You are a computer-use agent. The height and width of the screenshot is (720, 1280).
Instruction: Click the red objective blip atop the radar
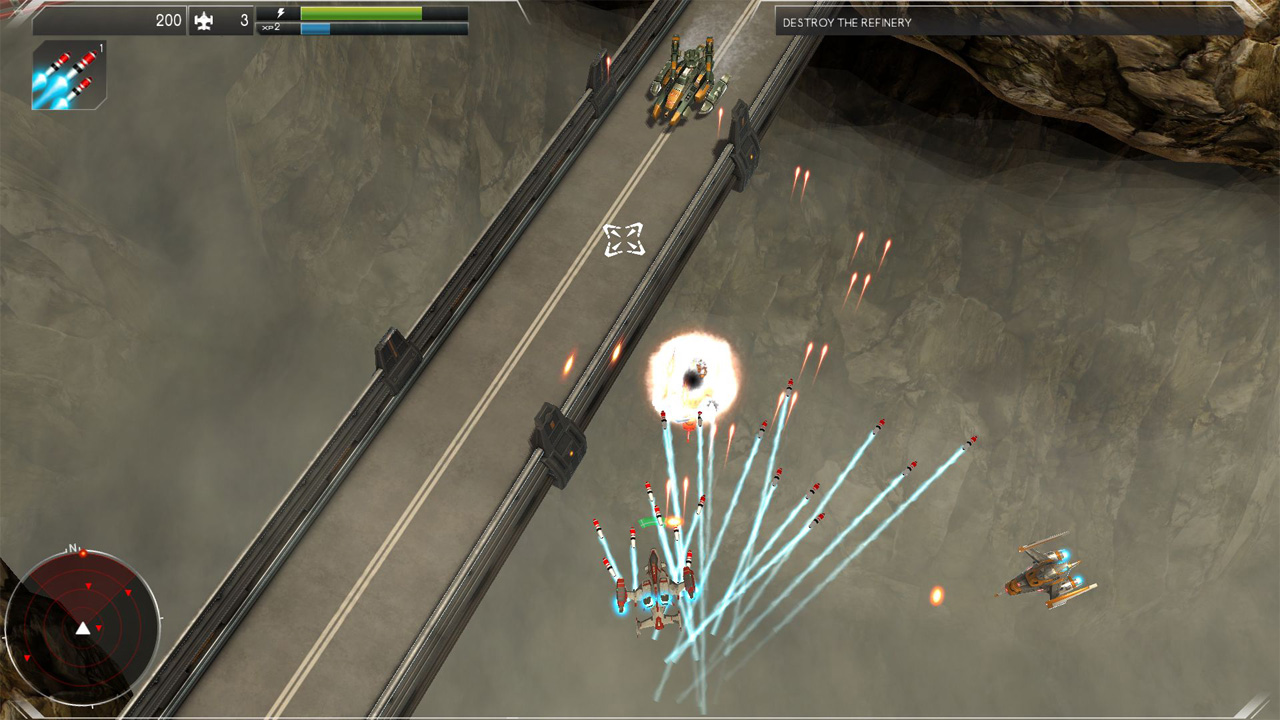point(84,553)
